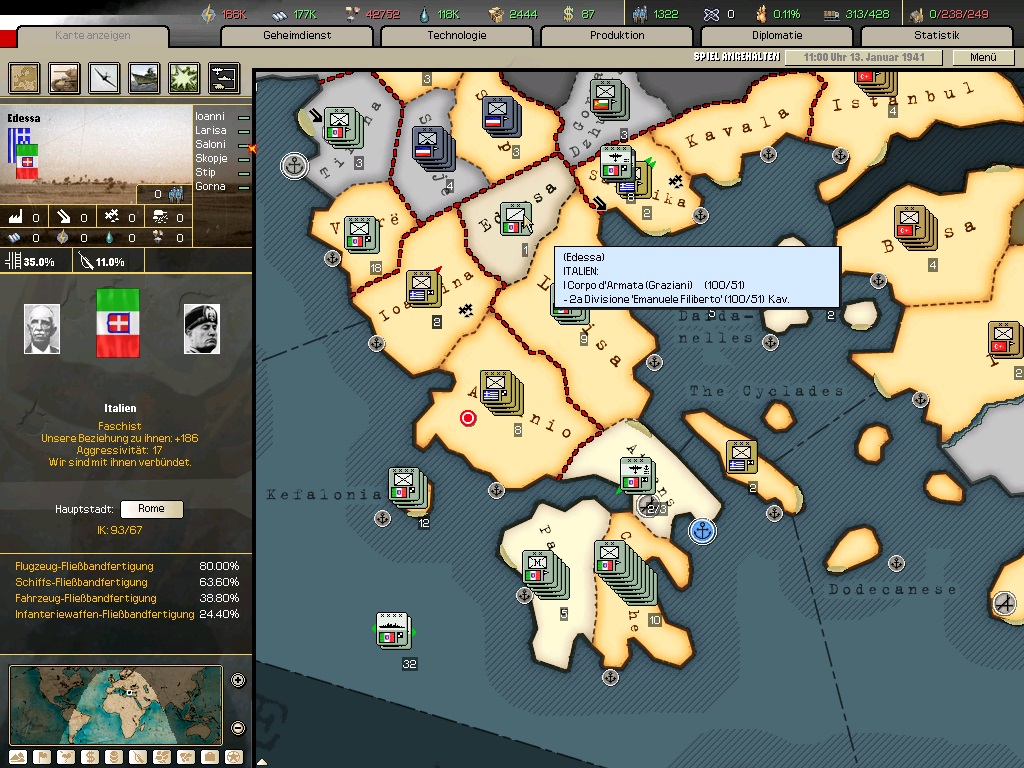Switch to the terrain mountain map mode
Viewport: 1024px width, 768px height.
tap(18, 757)
